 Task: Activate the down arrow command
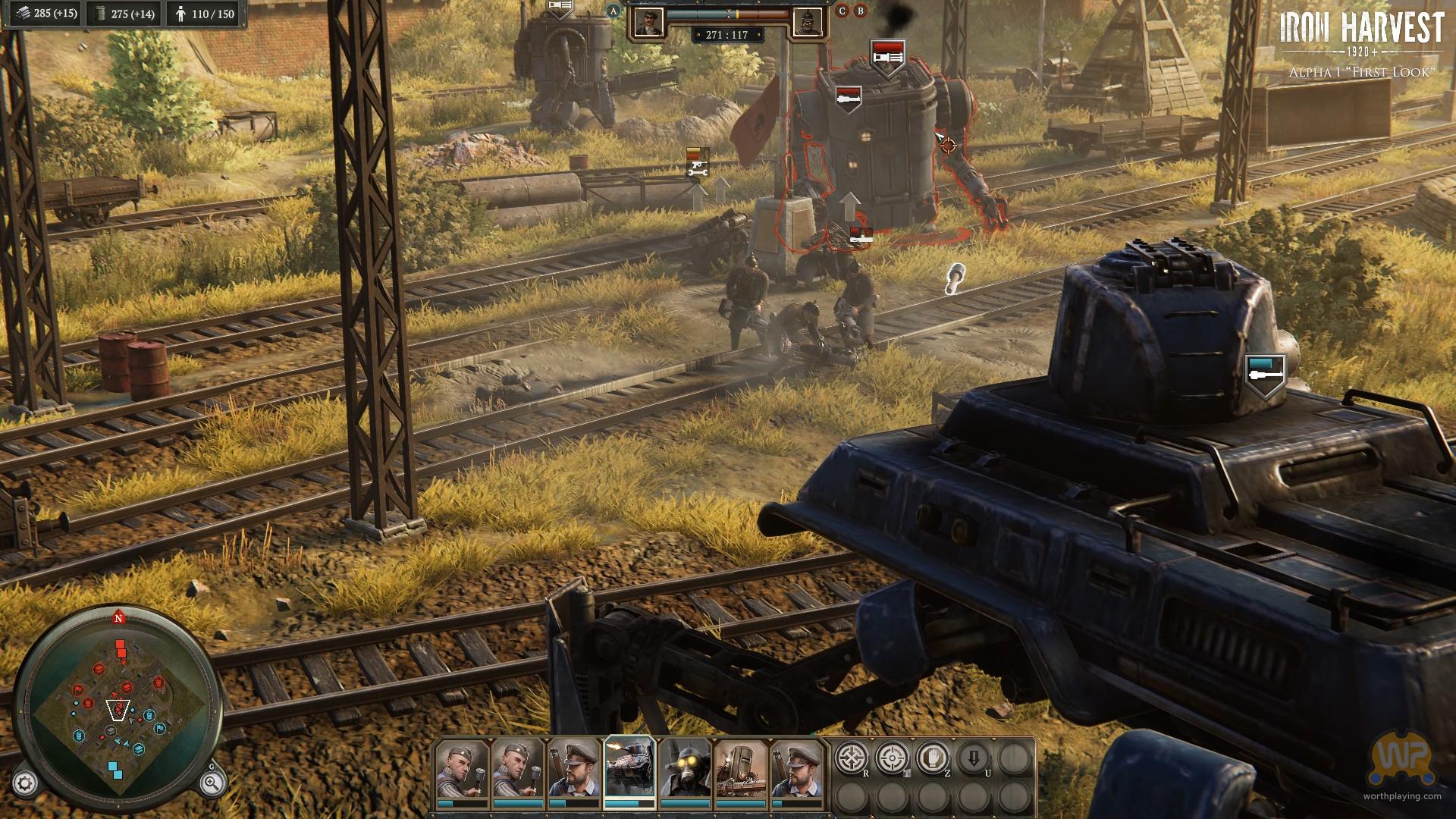click(974, 758)
